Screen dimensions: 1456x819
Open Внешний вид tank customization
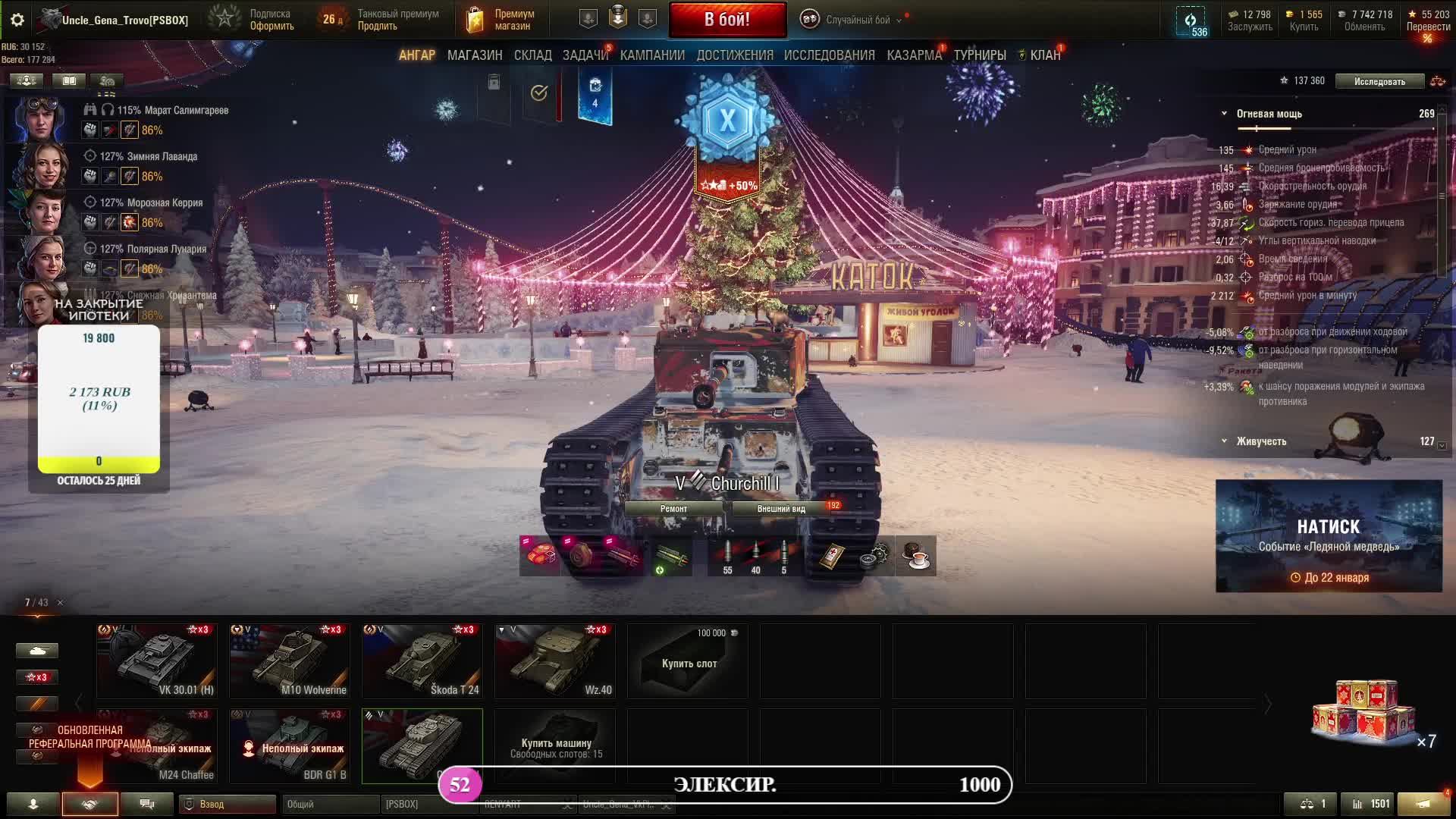(x=781, y=509)
